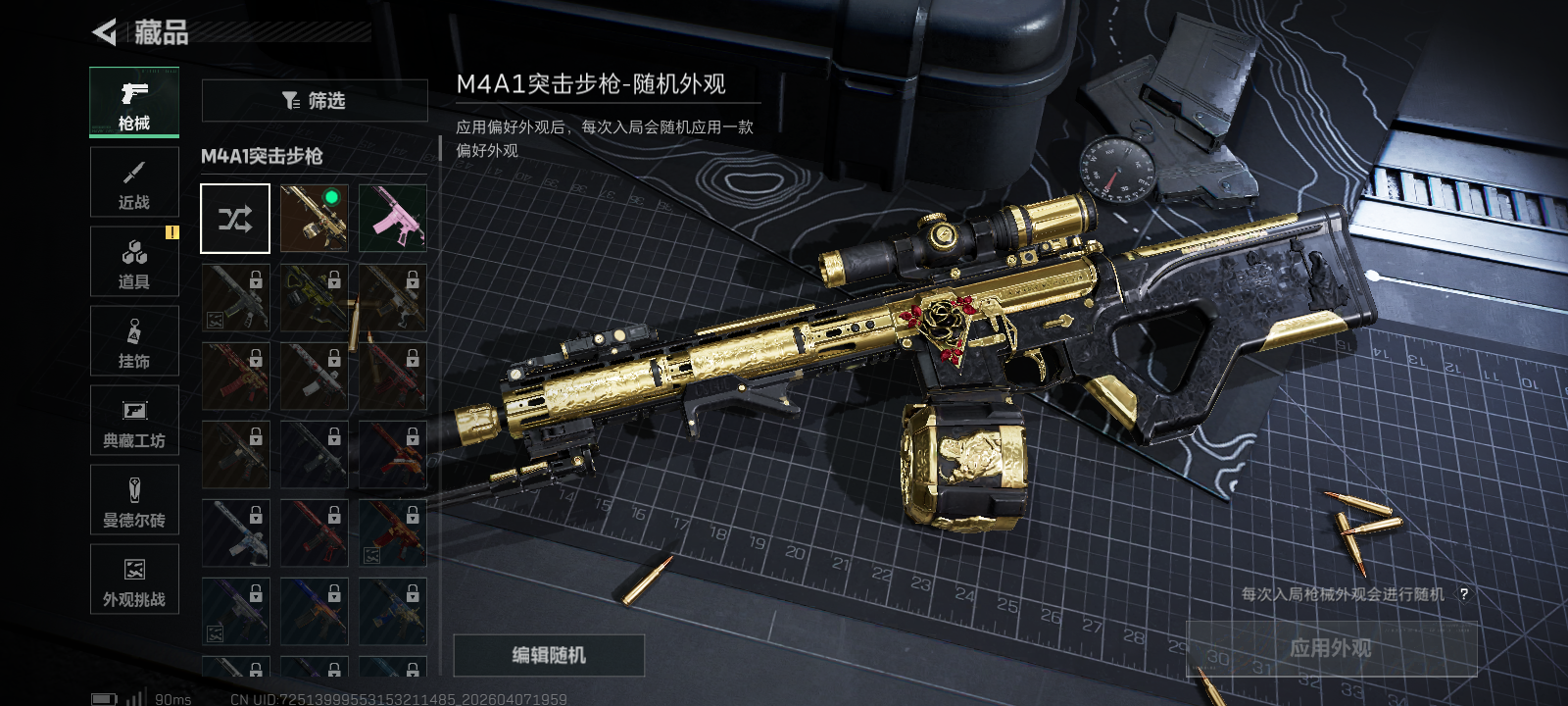Select the 道具 items category

coord(134,262)
